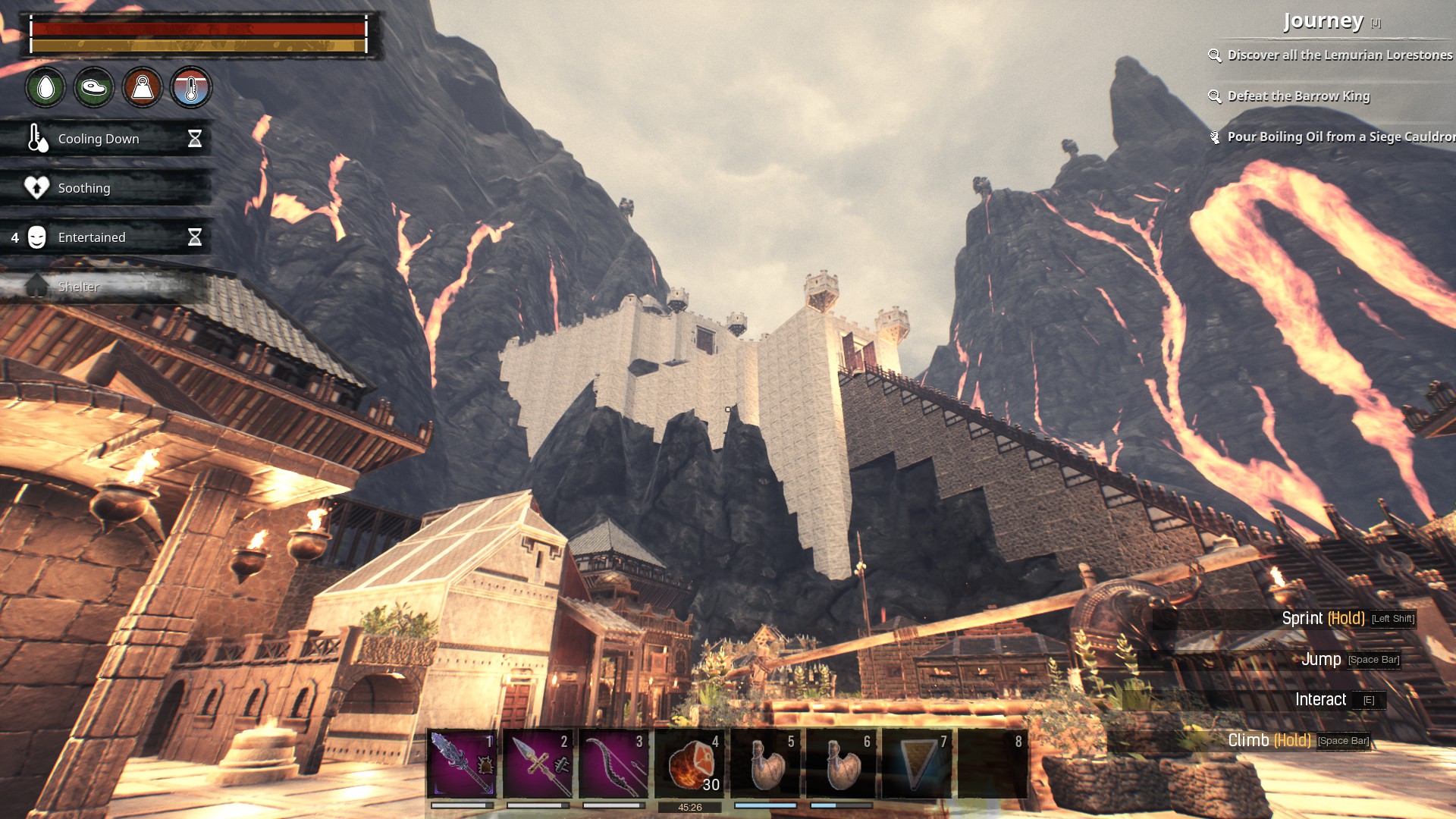1456x819 pixels.
Task: Click the Soothing heart buff icon
Action: pos(35,187)
